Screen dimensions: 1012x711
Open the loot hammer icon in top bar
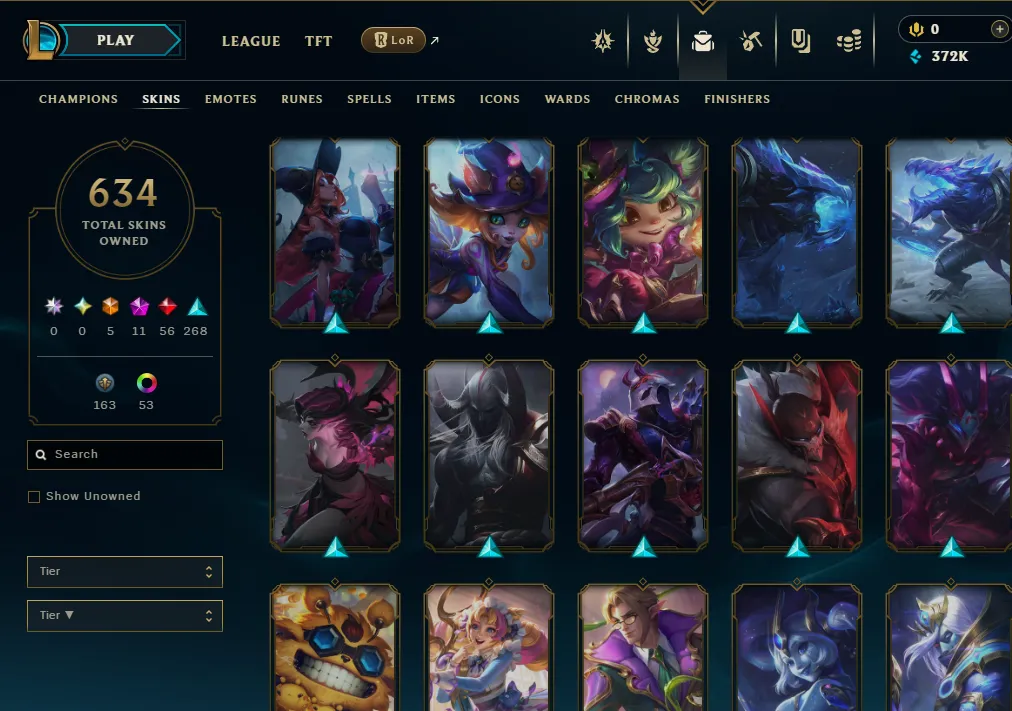click(751, 41)
